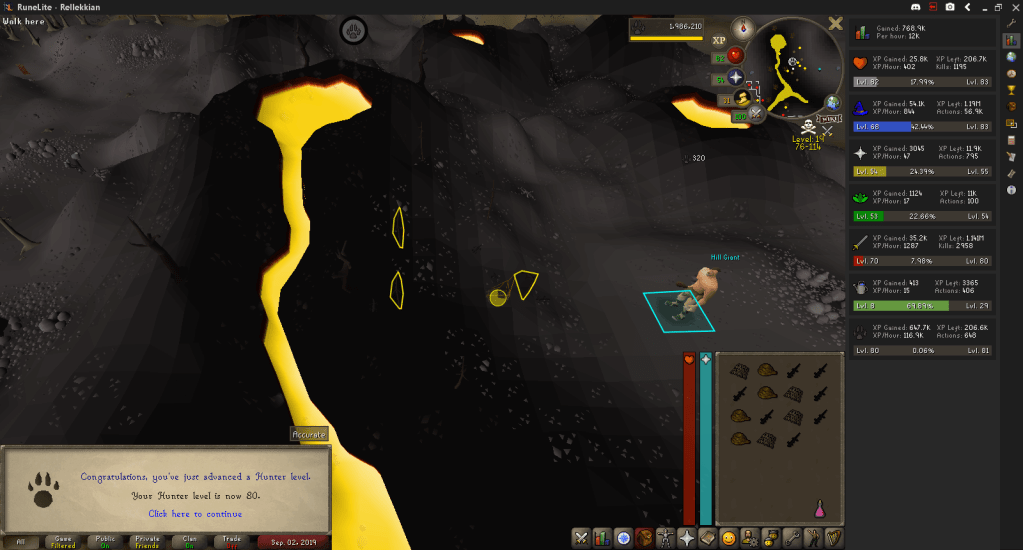The width and height of the screenshot is (1023, 550).
Task: Take a screenshot with the camera button
Action: coord(948,7)
